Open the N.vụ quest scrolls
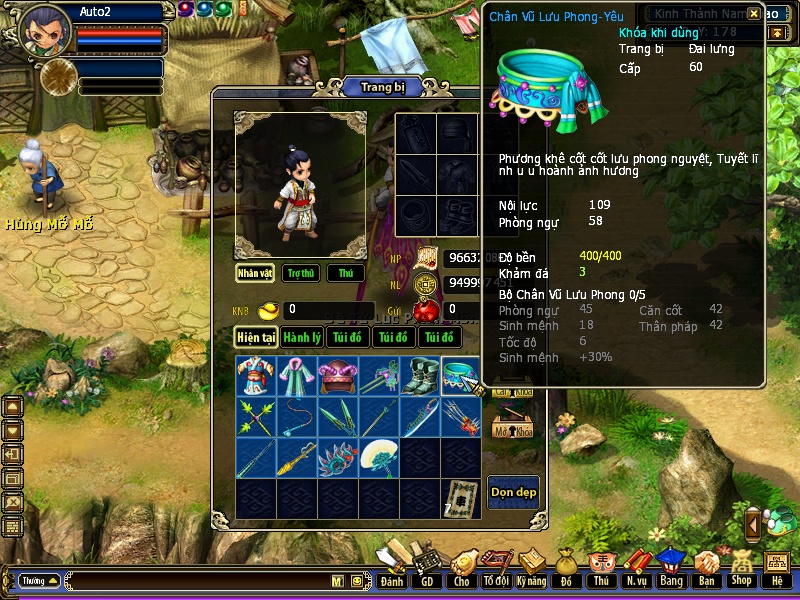 point(636,568)
